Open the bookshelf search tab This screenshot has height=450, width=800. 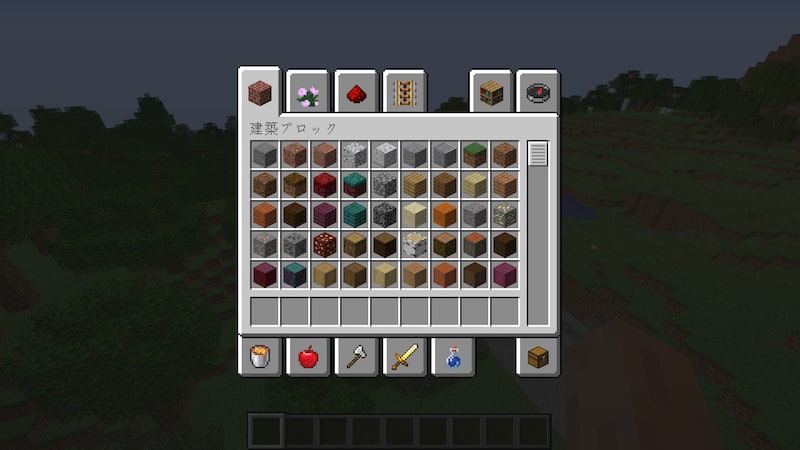click(x=491, y=94)
